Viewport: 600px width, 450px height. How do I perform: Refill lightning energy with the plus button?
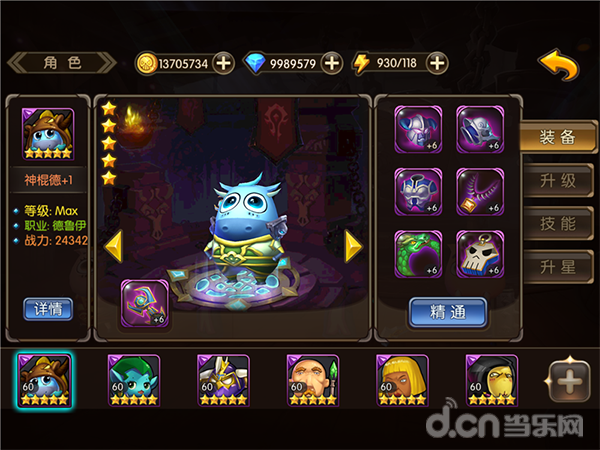437,64
